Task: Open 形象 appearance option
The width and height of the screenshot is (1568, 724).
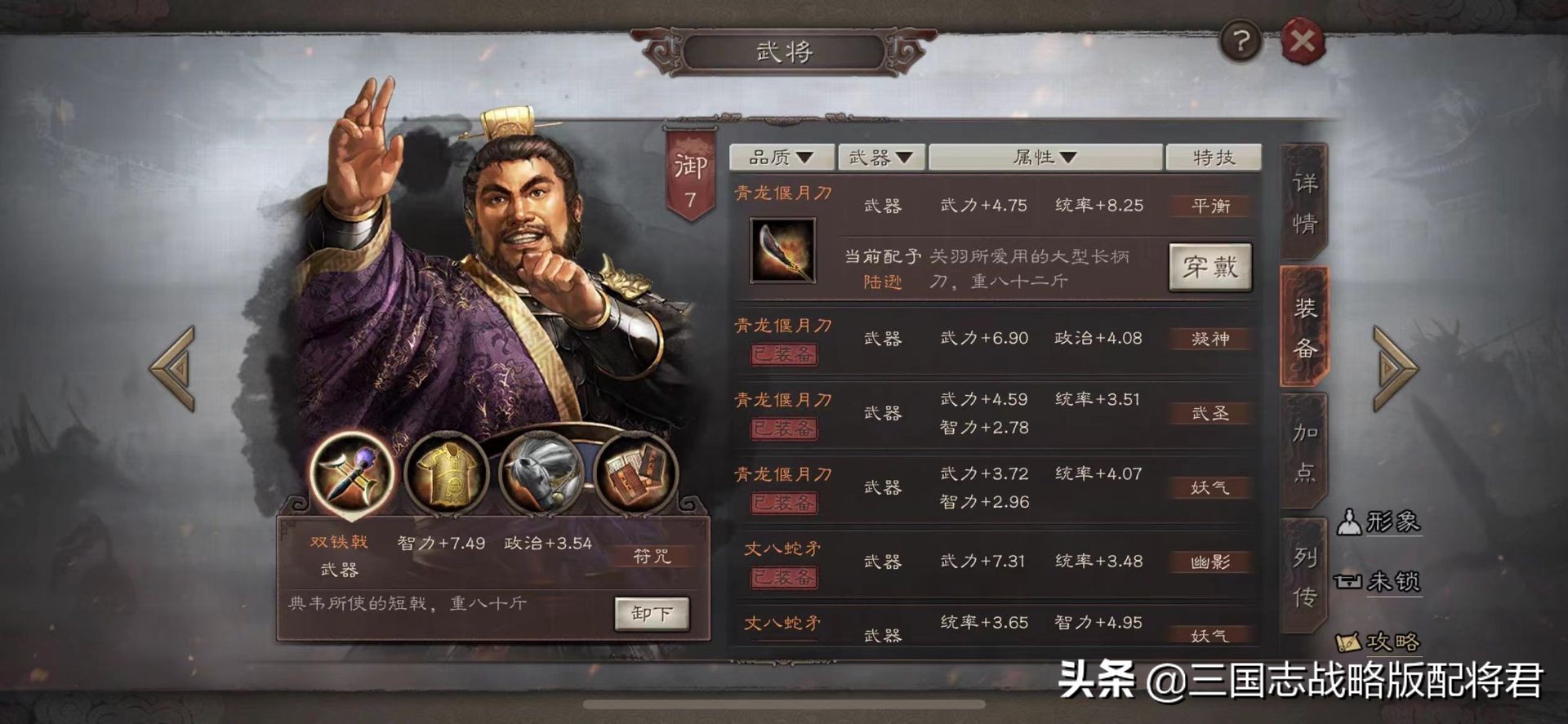Action: pos(1384,523)
